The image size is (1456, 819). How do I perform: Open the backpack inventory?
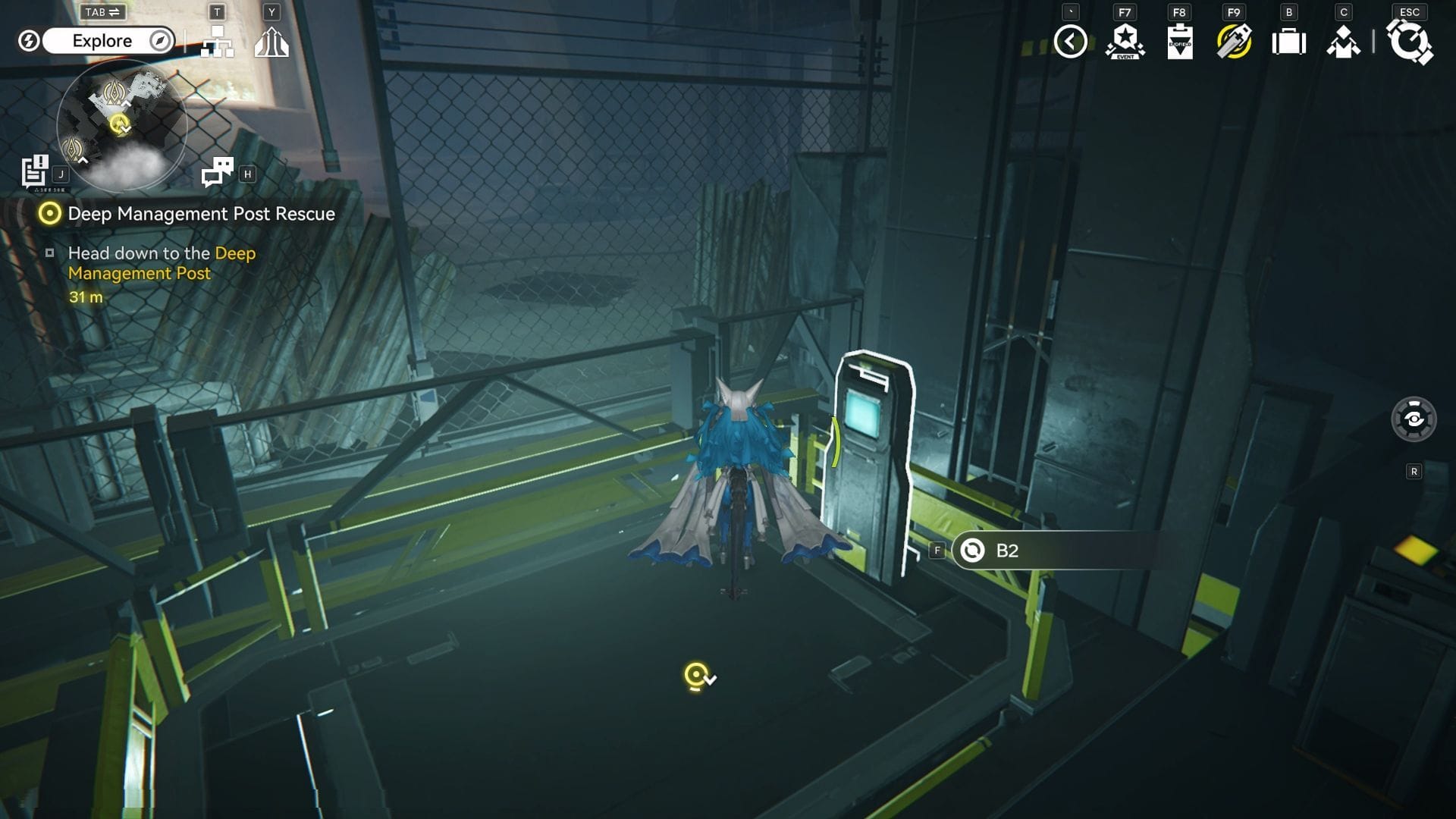point(1288,42)
